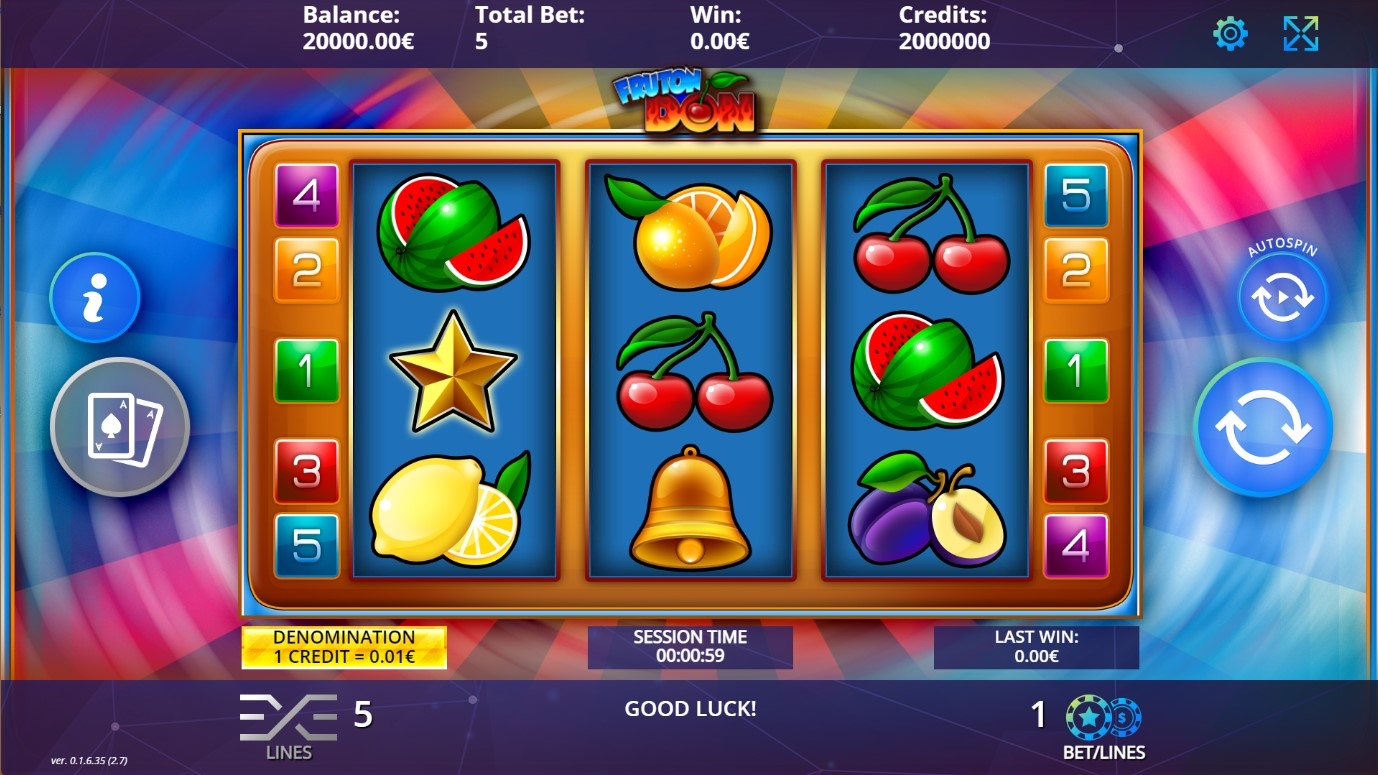Toggle fullscreen with the arrows icon
This screenshot has width=1378, height=775.
pyautogui.click(x=1300, y=34)
